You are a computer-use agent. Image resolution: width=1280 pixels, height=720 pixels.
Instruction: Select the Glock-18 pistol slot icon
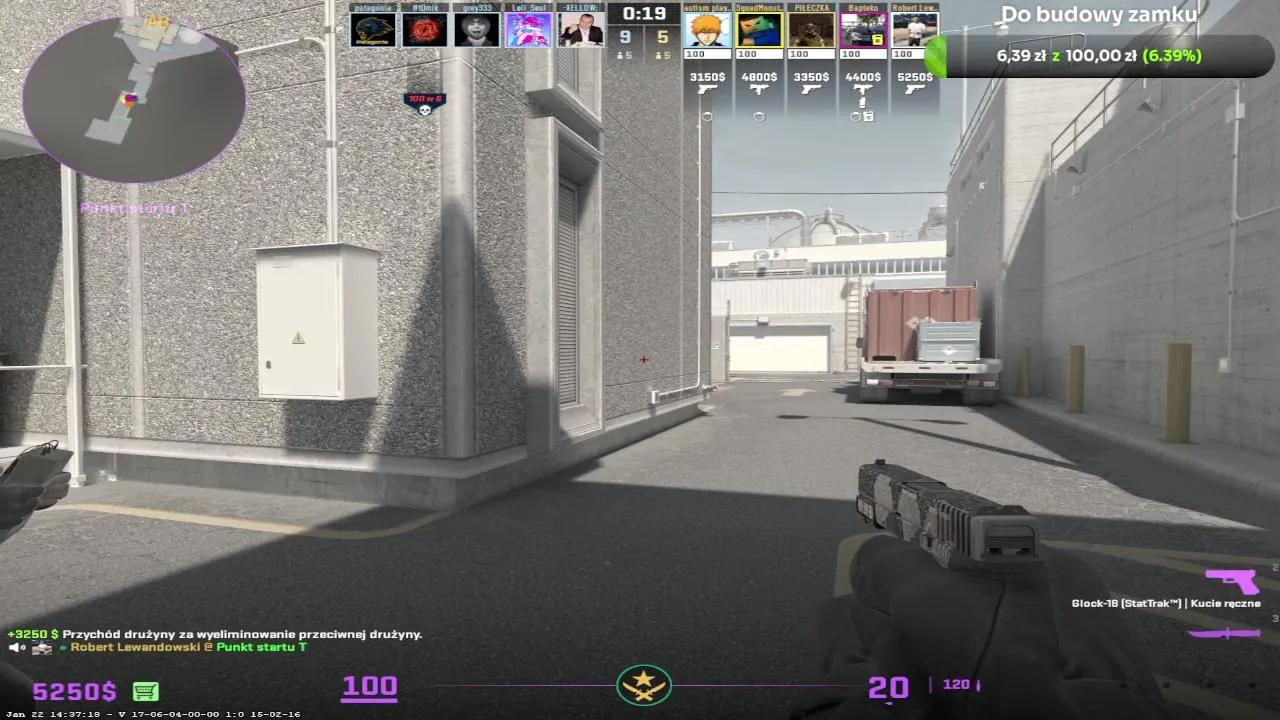point(1231,581)
